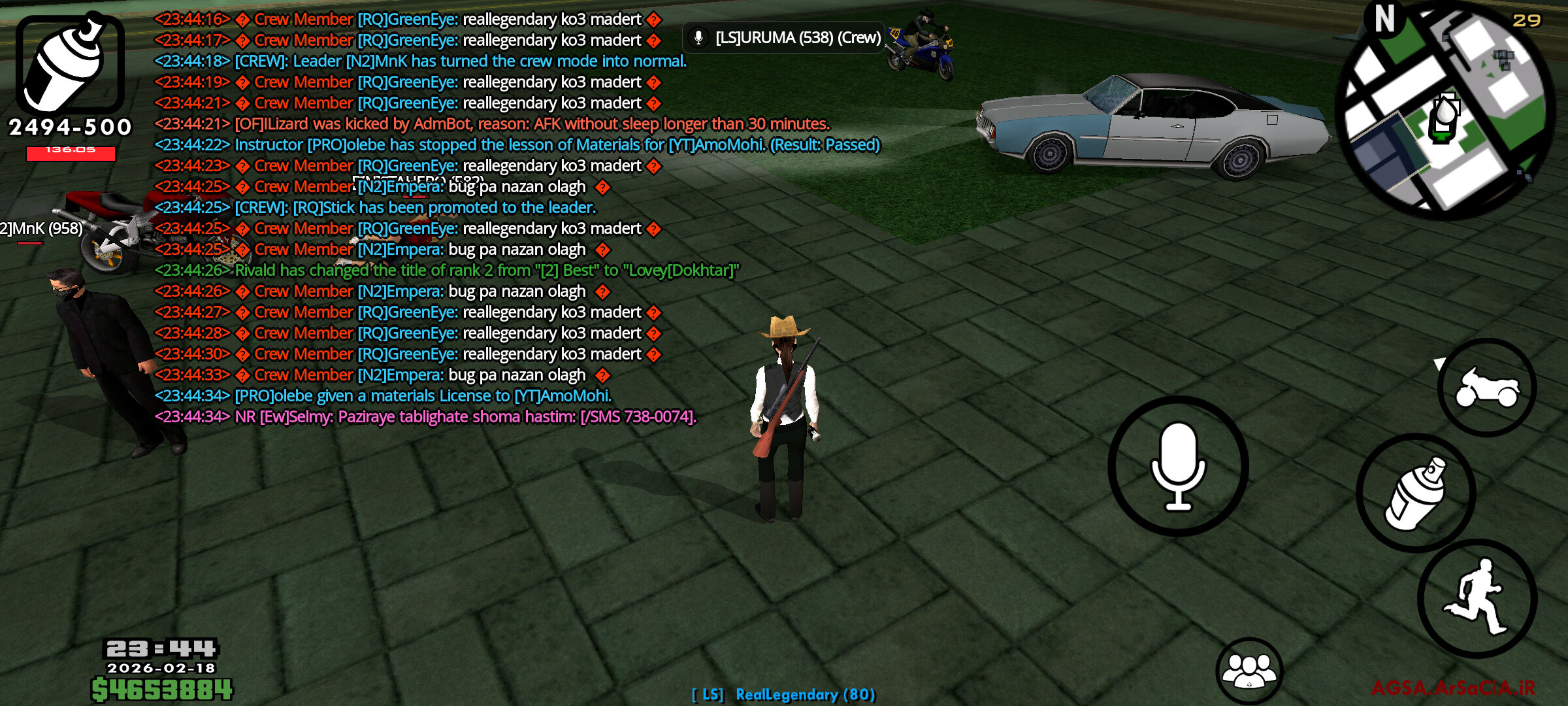Open the players list group icon

click(1249, 670)
